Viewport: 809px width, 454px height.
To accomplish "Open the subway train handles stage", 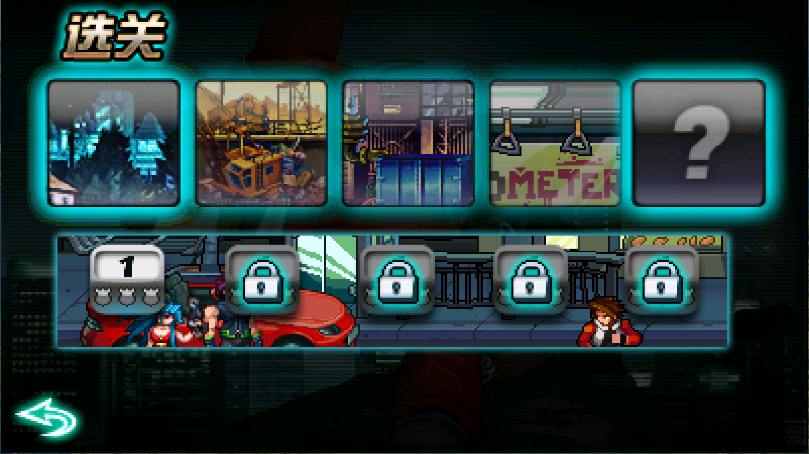I will [554, 143].
